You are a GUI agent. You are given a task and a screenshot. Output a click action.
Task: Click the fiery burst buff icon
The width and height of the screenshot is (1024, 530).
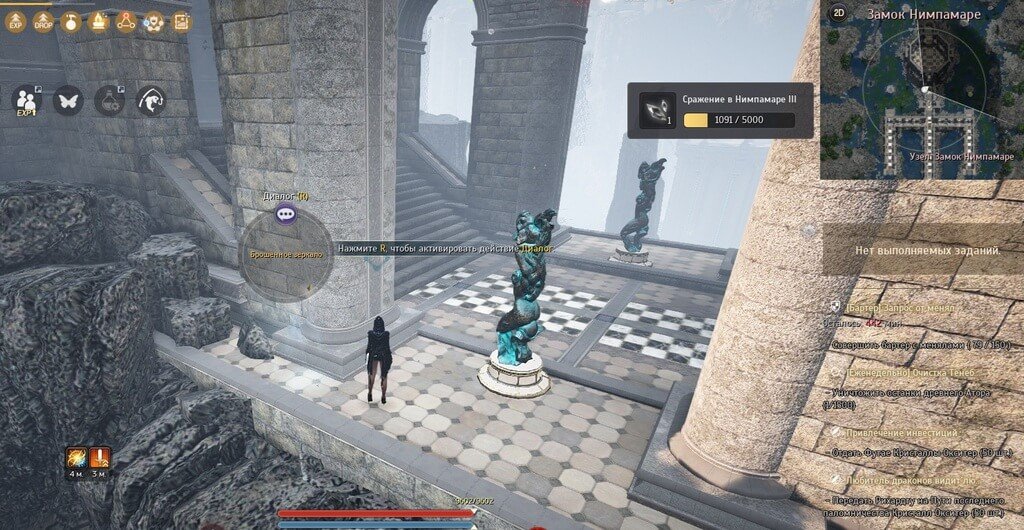tap(76, 458)
